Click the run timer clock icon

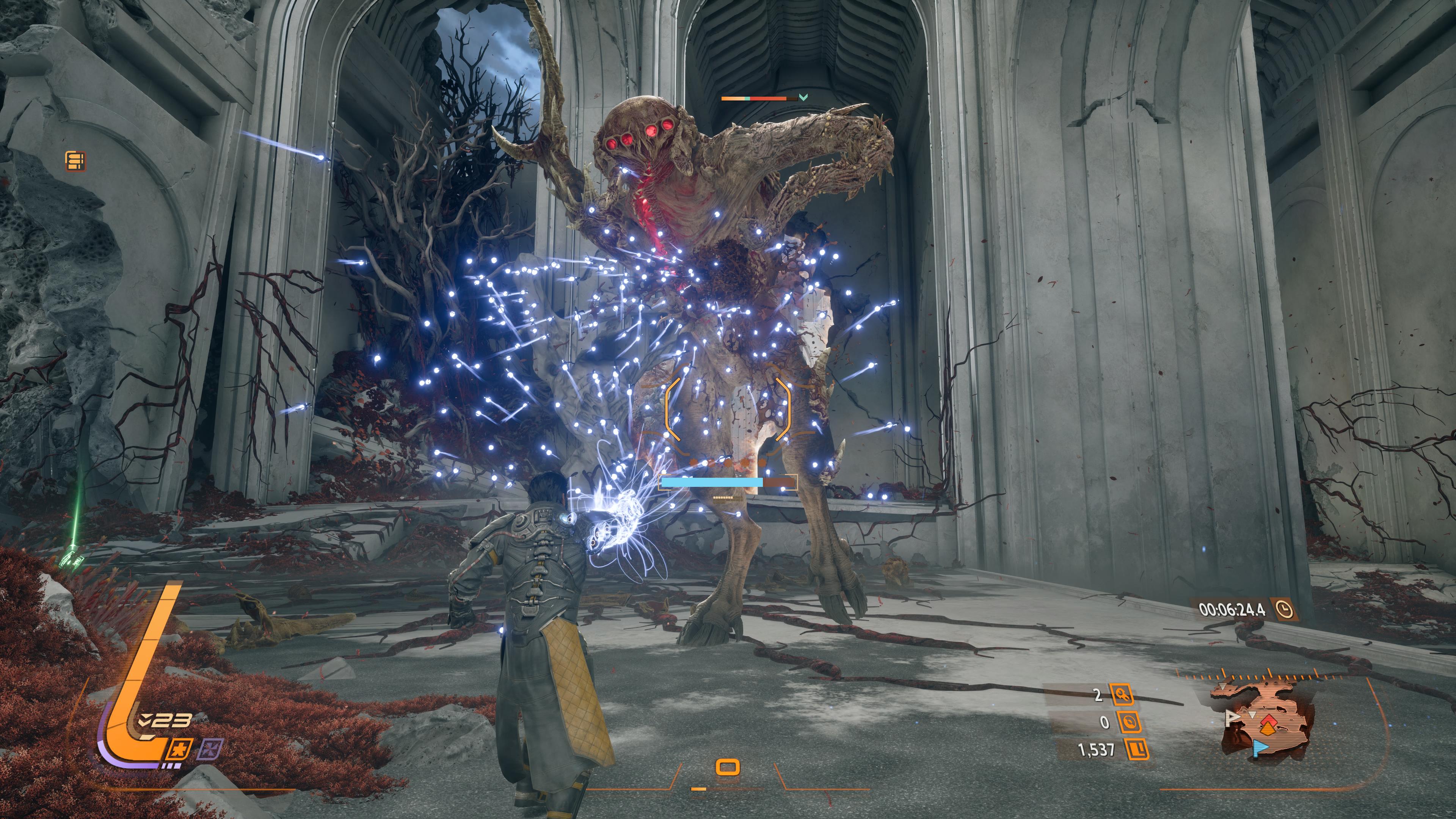tap(1285, 609)
